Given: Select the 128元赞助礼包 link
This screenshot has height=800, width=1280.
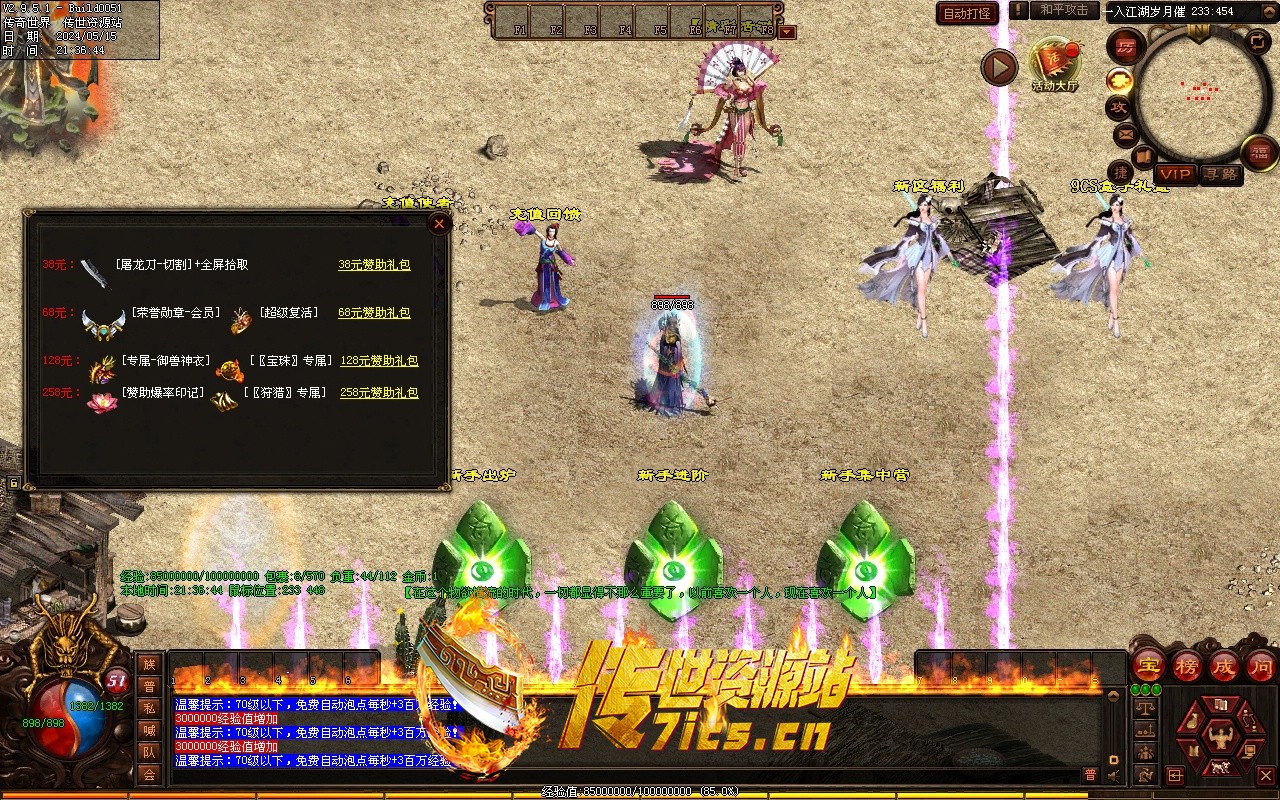Looking at the screenshot, I should (x=379, y=361).
